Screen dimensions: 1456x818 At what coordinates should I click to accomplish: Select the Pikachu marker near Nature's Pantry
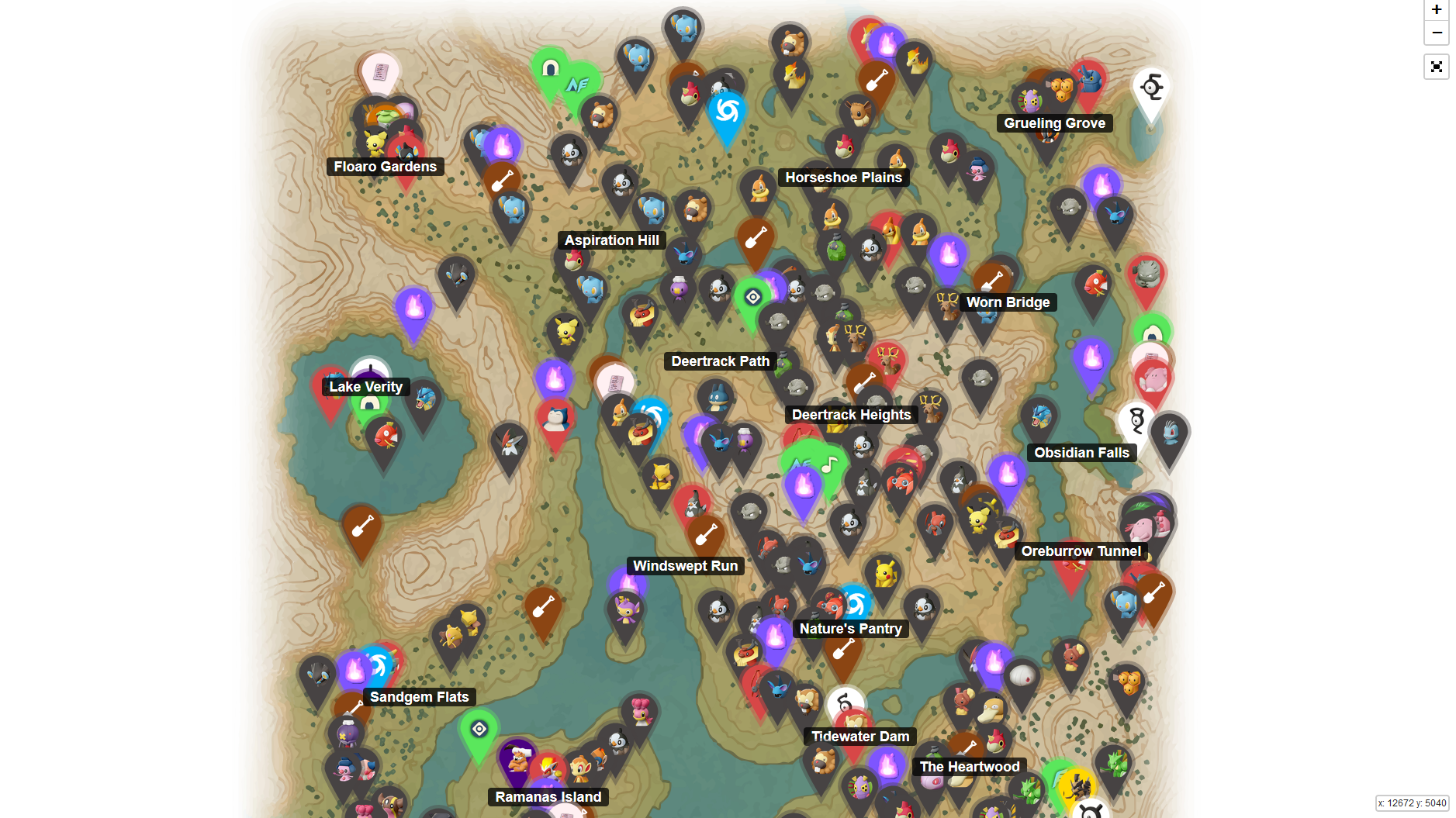(886, 573)
